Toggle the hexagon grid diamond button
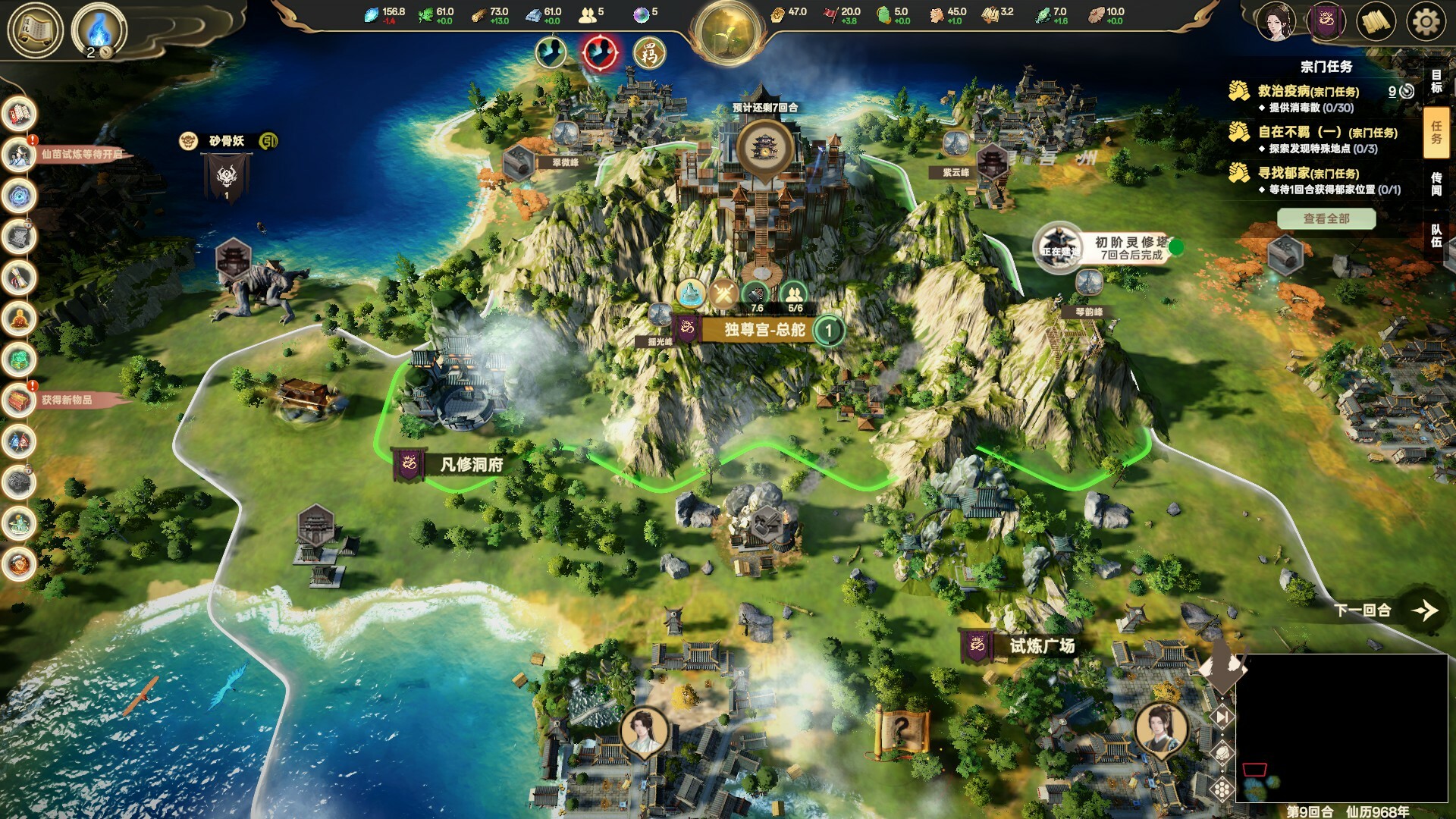The image size is (1456, 819). pyautogui.click(x=1222, y=789)
